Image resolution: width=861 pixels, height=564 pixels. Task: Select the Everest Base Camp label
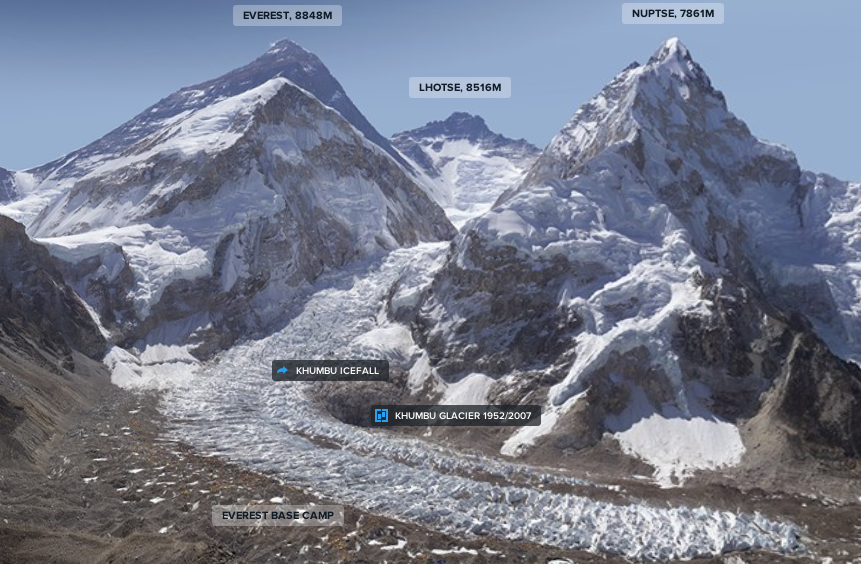click(278, 516)
